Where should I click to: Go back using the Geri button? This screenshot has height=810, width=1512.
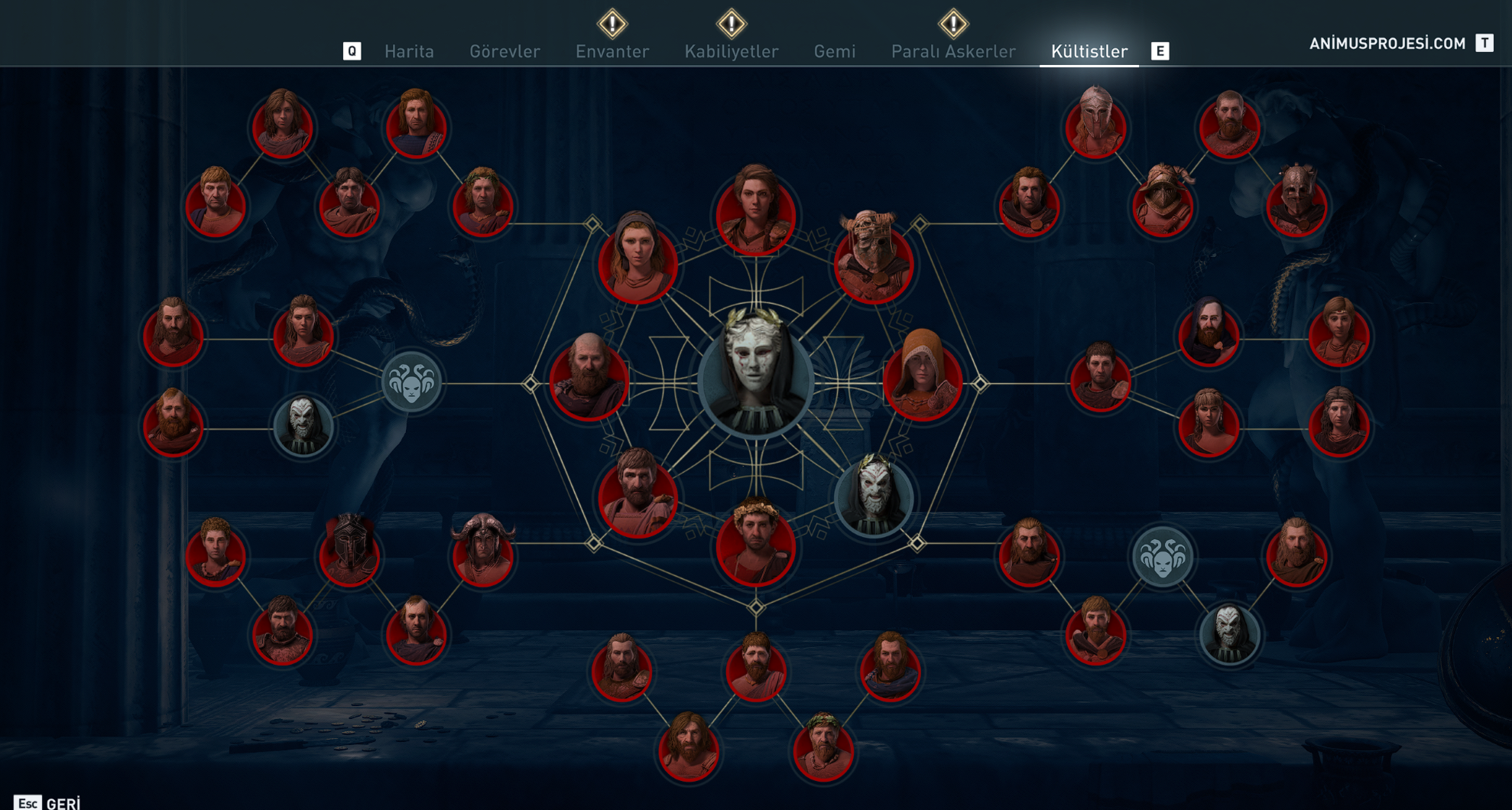click(47, 802)
